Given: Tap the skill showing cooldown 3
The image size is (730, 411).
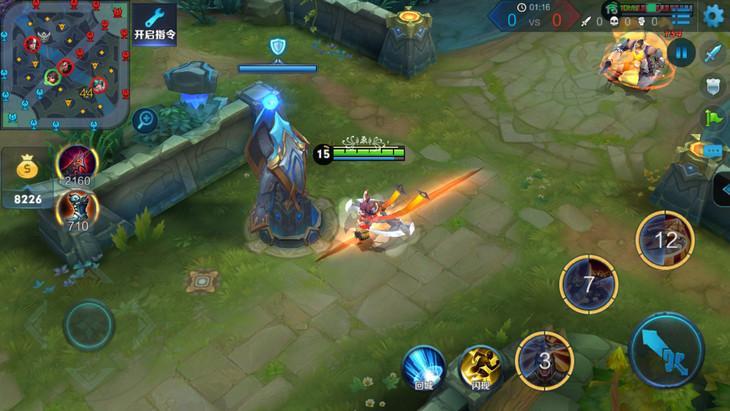Looking at the screenshot, I should (544, 361).
